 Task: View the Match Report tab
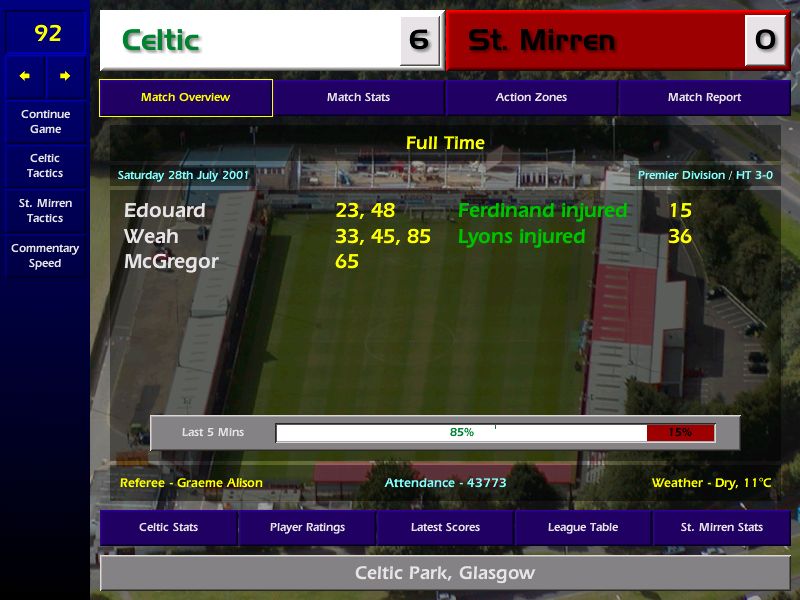coord(704,98)
